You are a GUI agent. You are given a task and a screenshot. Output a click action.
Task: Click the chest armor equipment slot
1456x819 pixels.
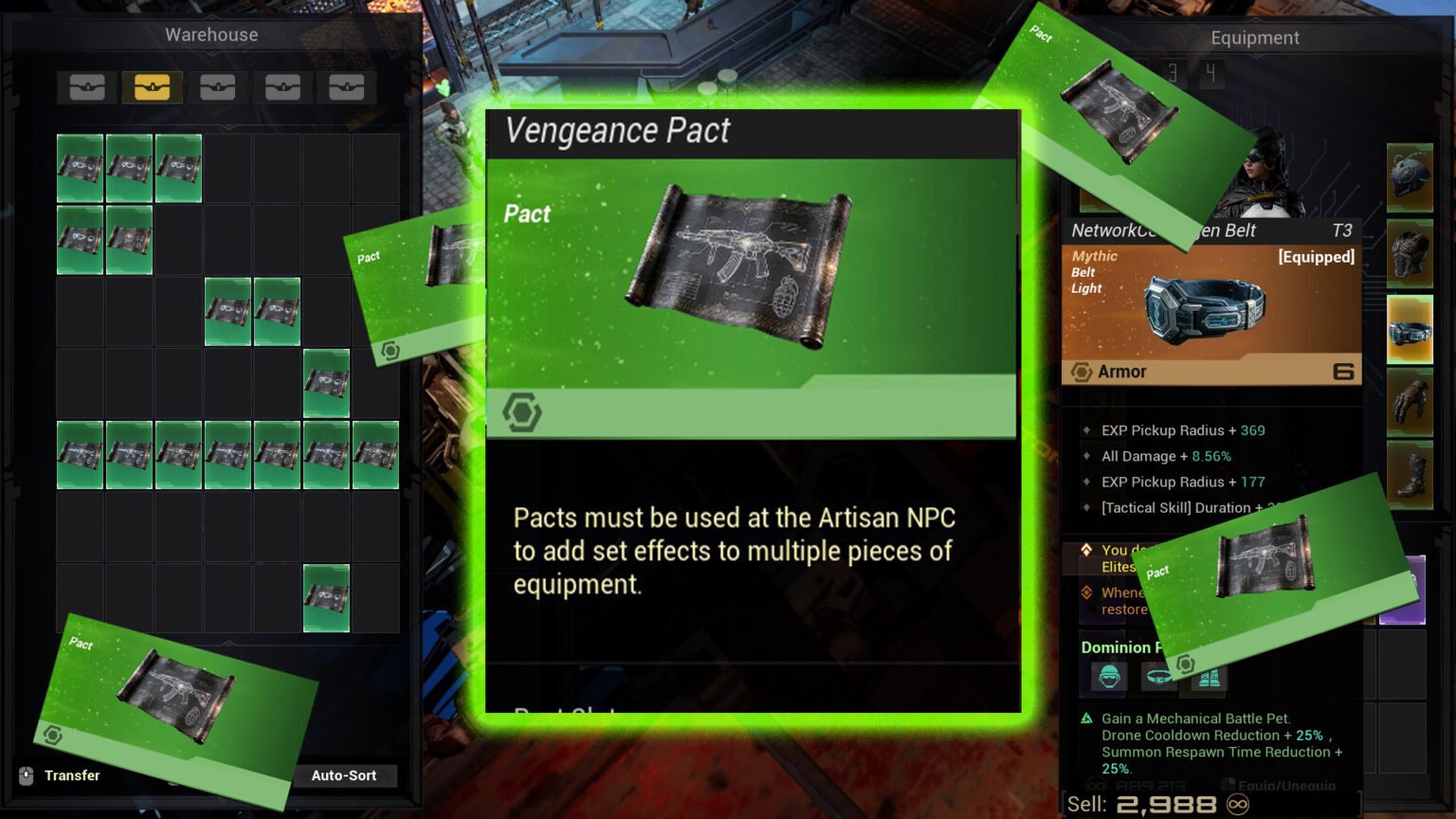[1411, 254]
